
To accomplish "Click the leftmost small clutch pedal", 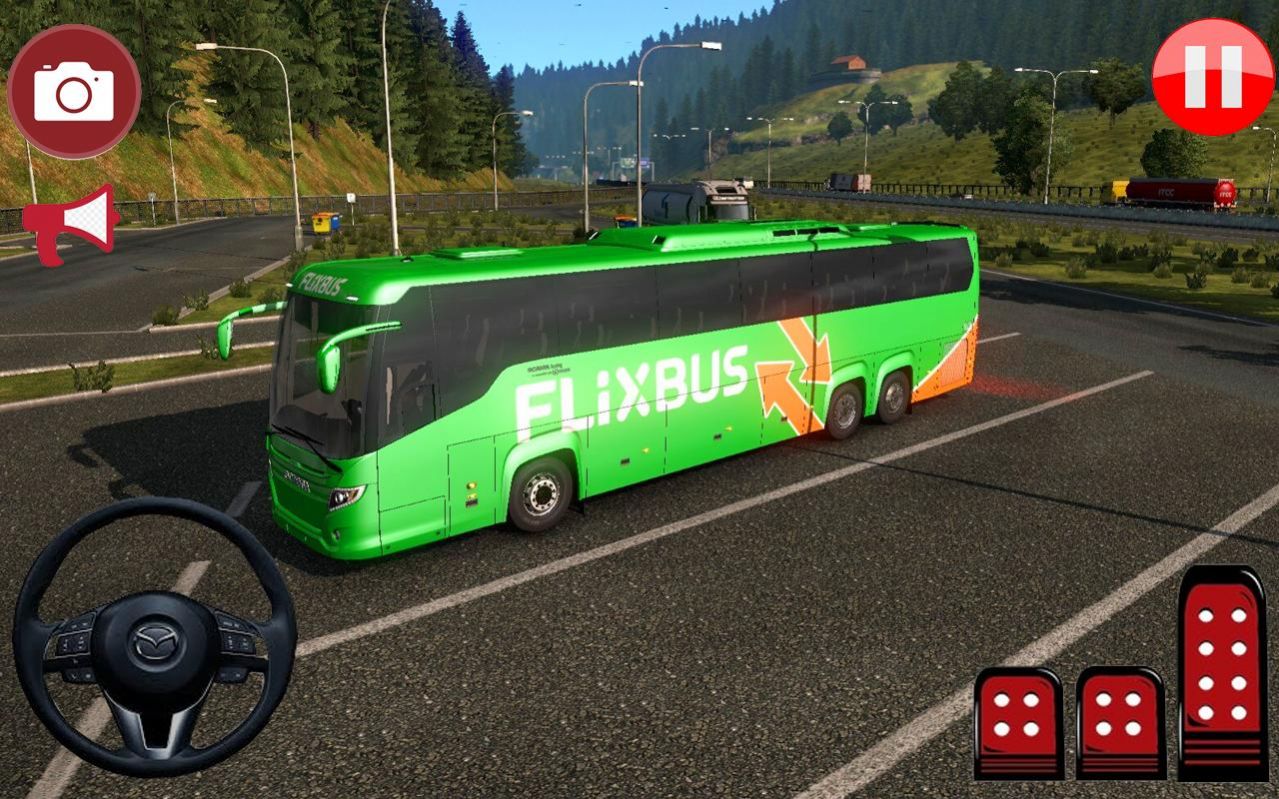I will coord(1018,722).
